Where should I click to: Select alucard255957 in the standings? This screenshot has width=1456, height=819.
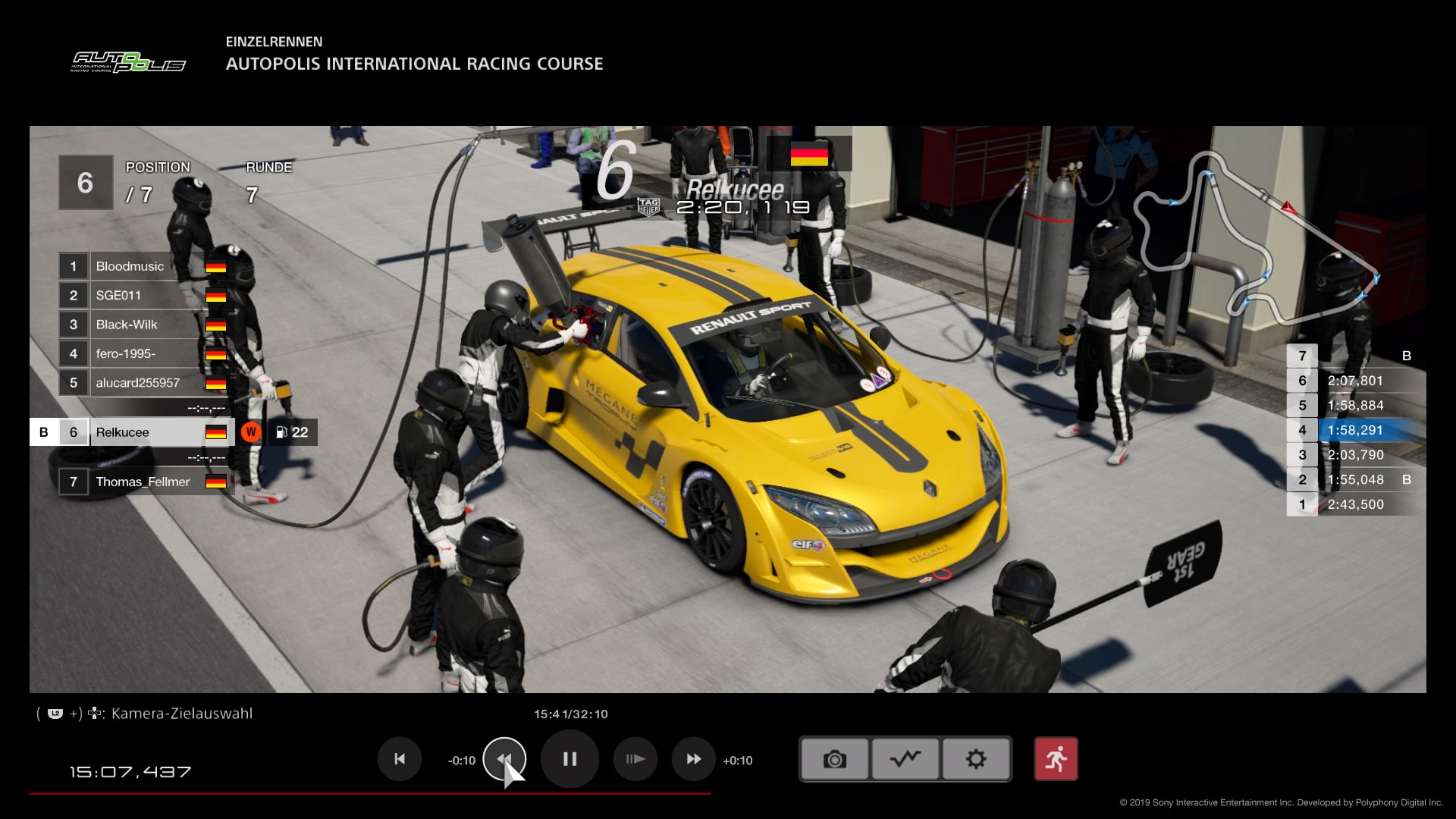click(144, 383)
